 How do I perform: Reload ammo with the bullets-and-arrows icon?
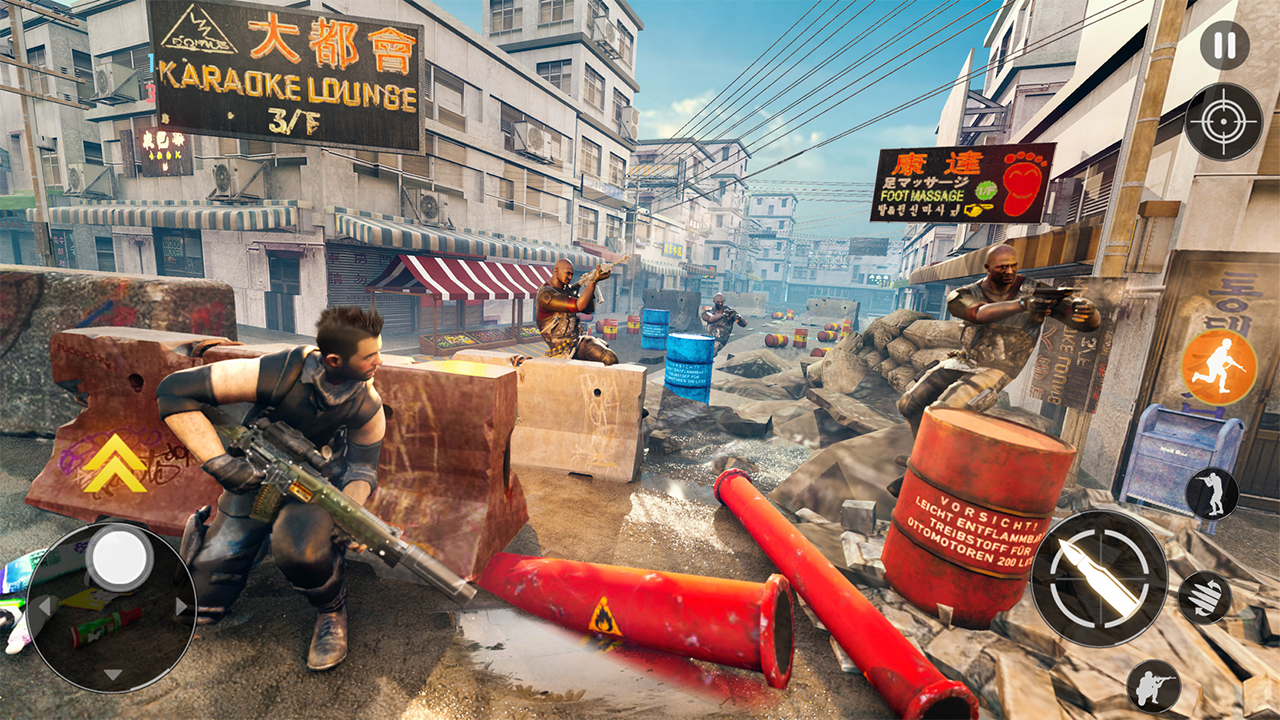tap(1204, 597)
